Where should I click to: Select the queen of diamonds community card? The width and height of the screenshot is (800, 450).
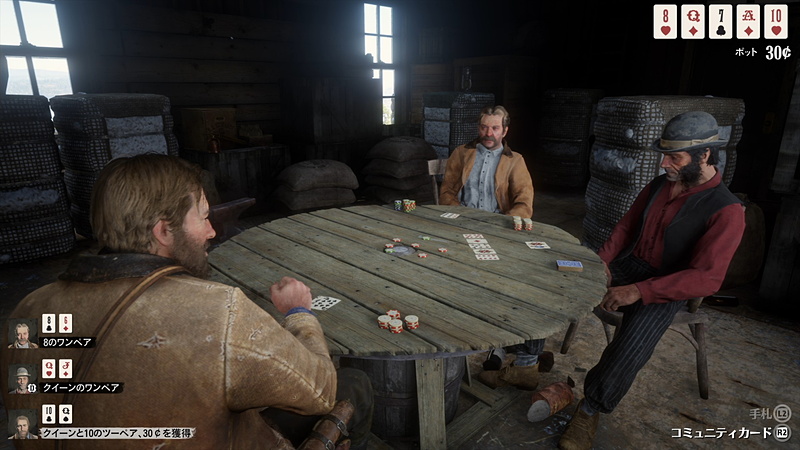[x=693, y=21]
